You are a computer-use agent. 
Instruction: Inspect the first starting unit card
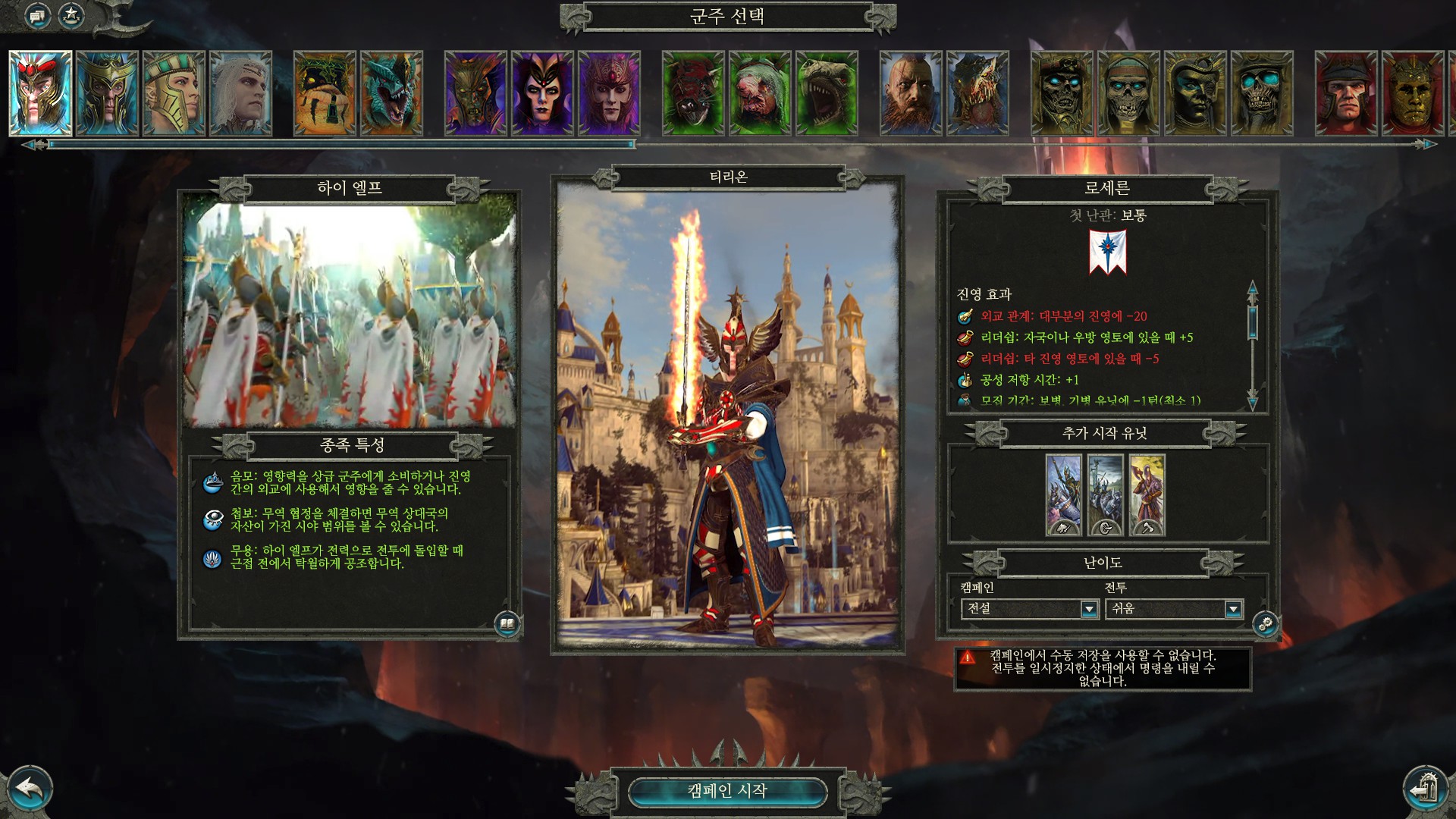(1063, 495)
